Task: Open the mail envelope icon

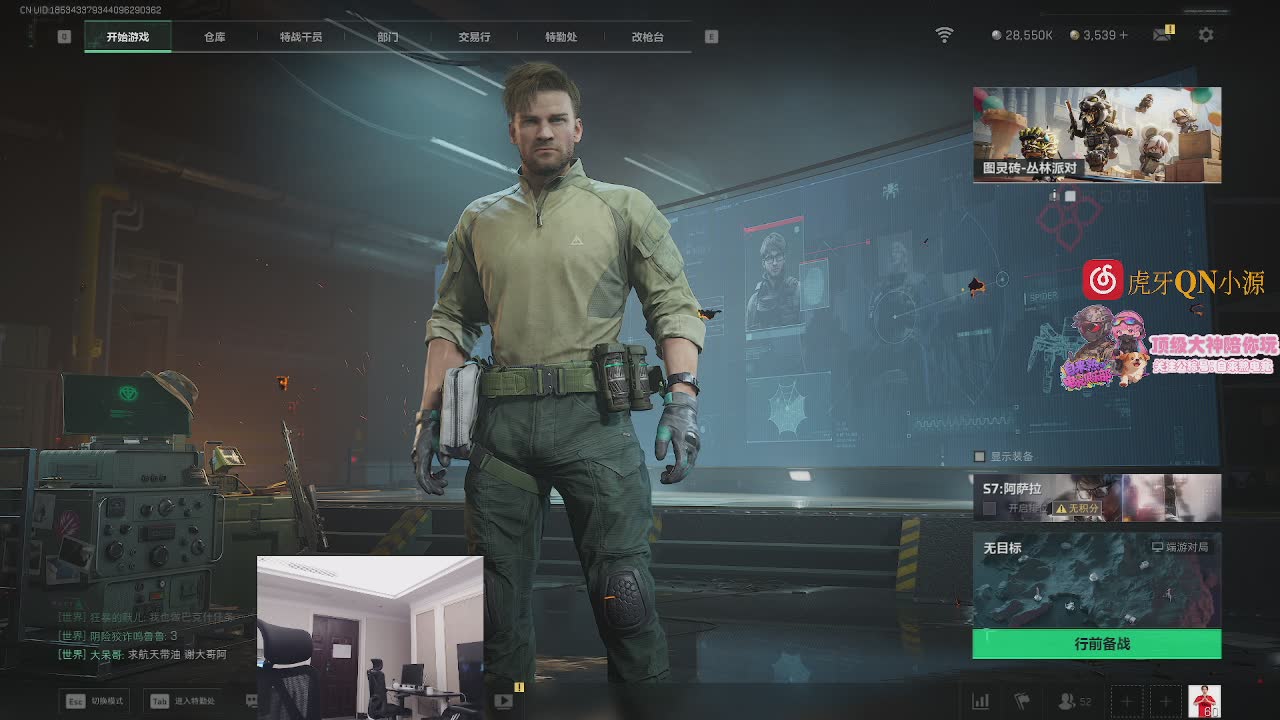Action: point(1162,35)
